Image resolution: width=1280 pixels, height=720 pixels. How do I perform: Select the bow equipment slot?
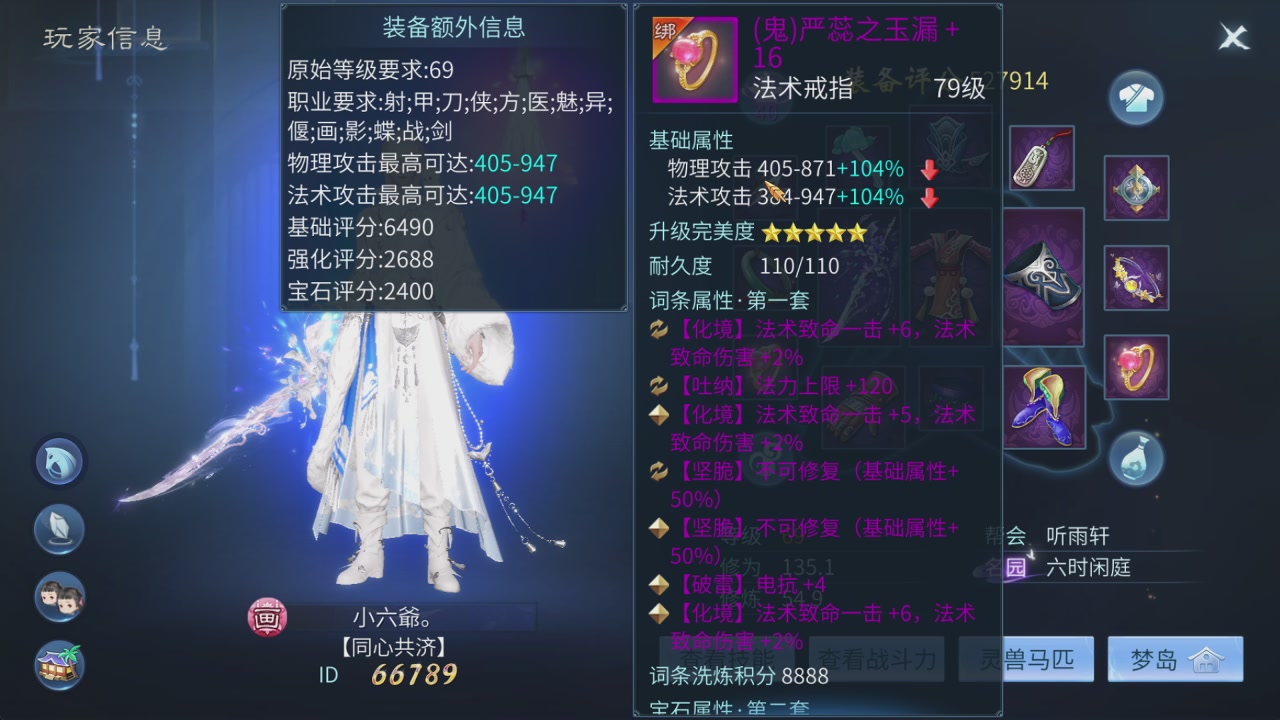coord(1136,277)
